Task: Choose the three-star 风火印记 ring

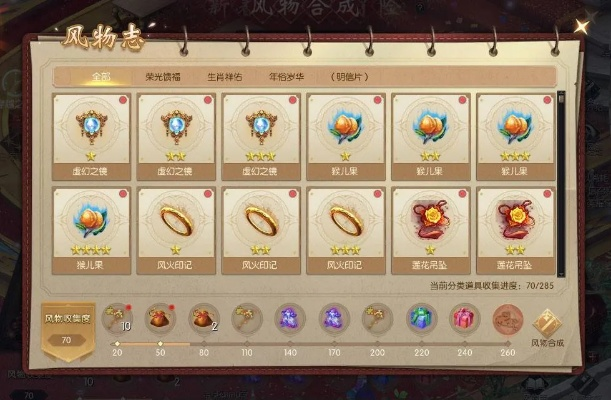Action: click(x=345, y=222)
